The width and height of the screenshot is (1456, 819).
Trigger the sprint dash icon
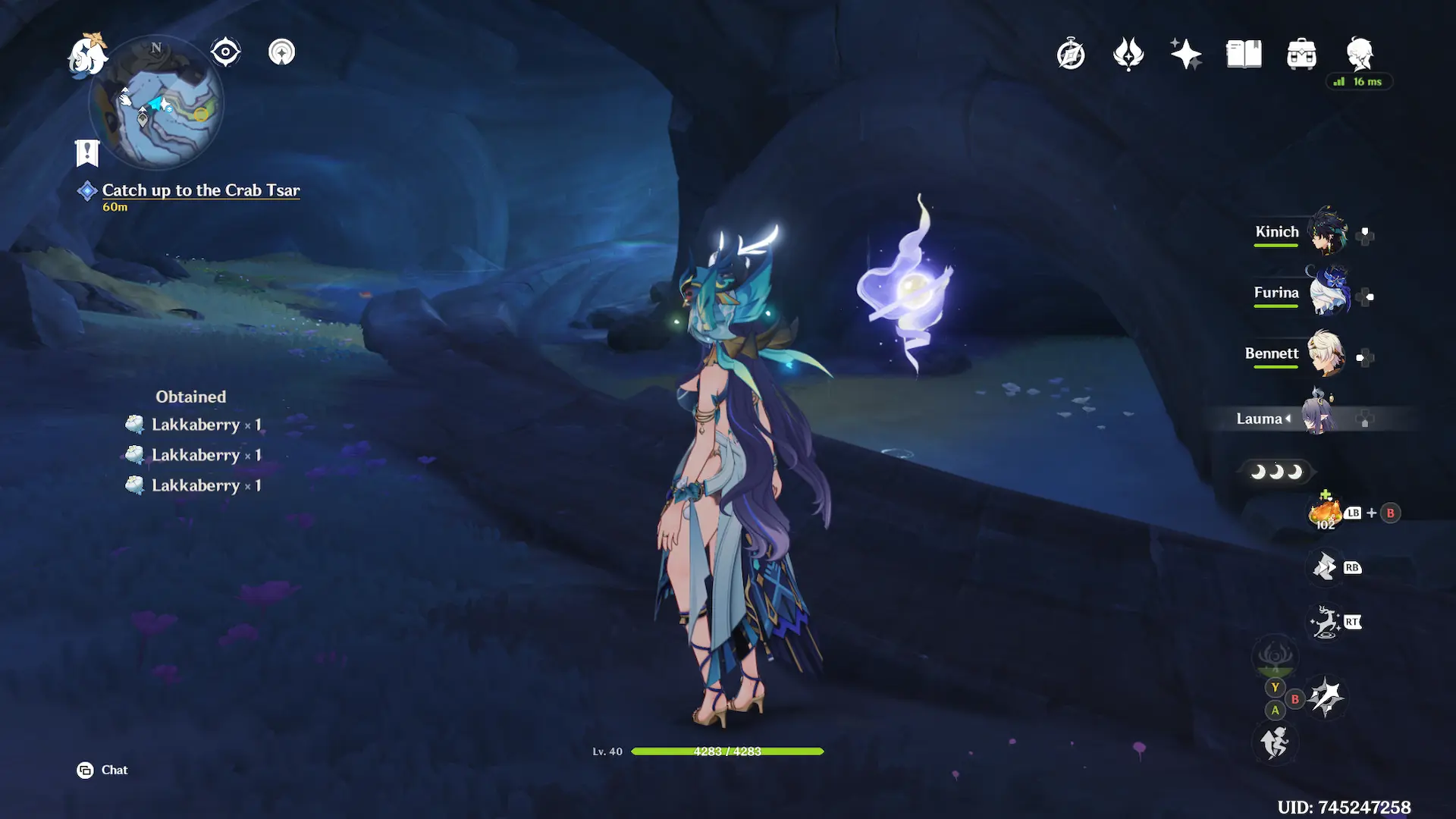(x=1274, y=742)
